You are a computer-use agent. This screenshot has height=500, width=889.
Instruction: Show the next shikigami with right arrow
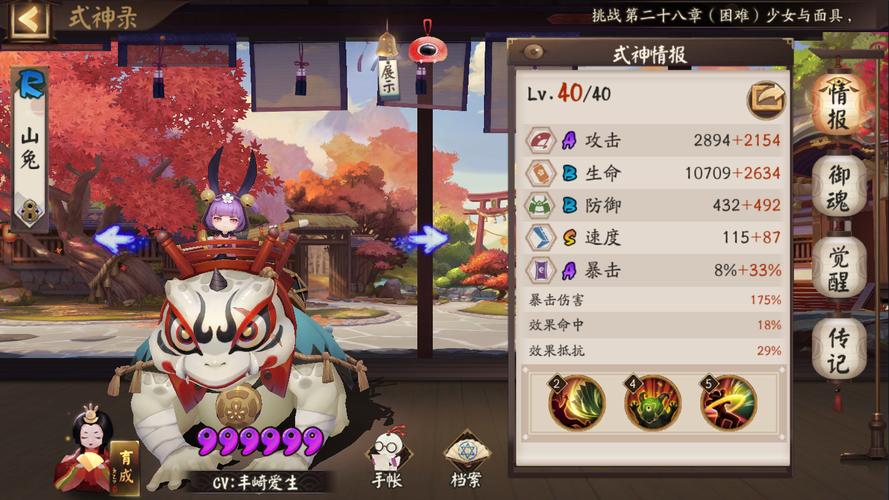pyautogui.click(x=428, y=239)
